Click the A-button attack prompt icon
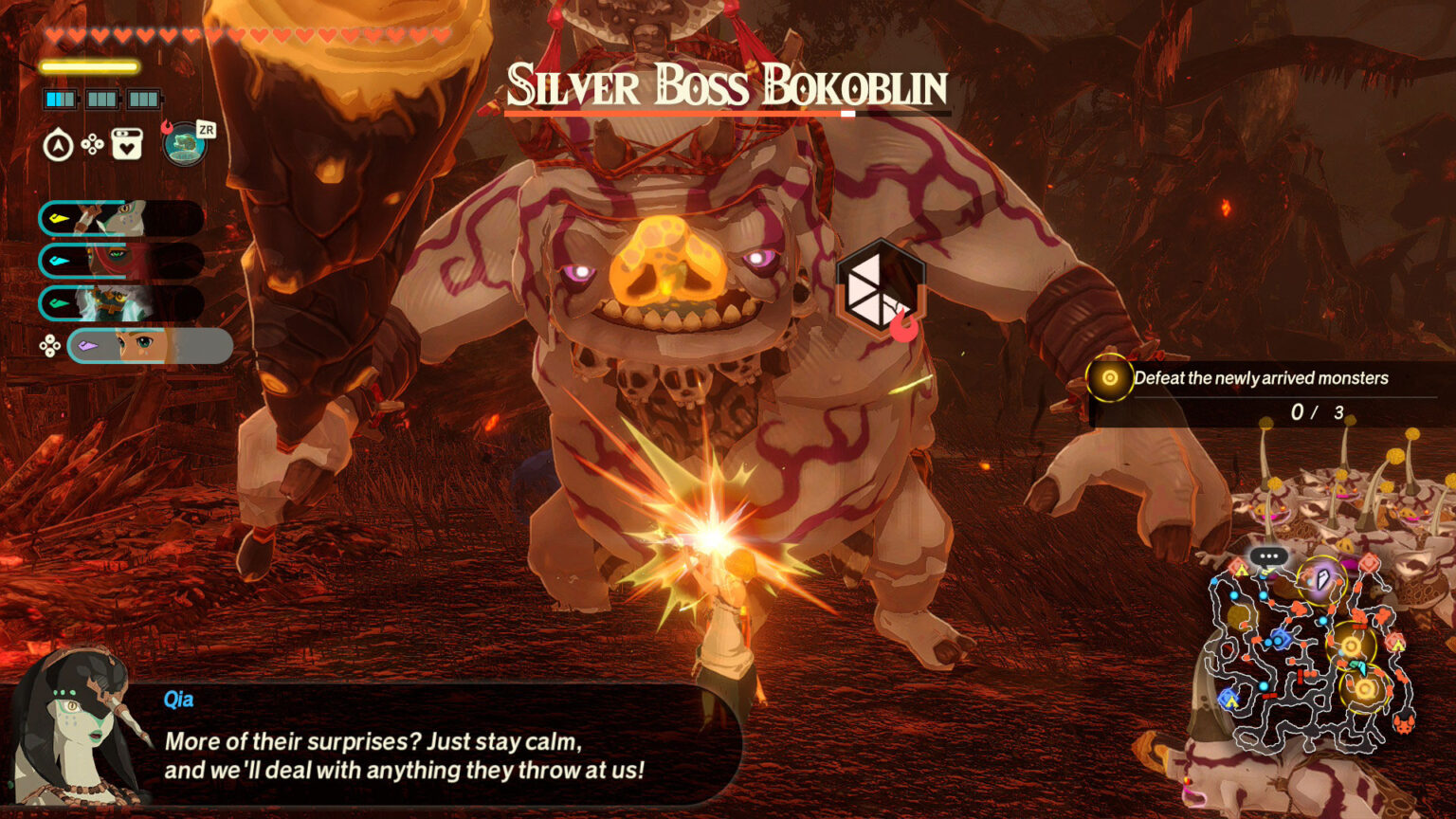Image resolution: width=1456 pixels, height=819 pixels. coord(59,144)
